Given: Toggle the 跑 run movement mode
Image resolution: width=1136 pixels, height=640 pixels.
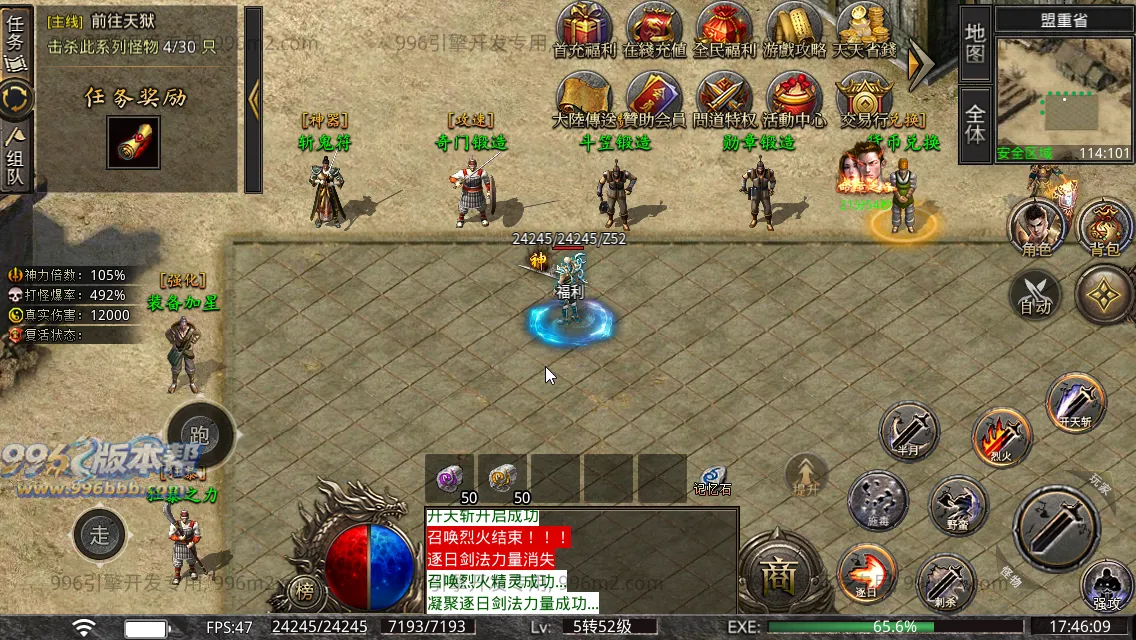Looking at the screenshot, I should tap(199, 435).
